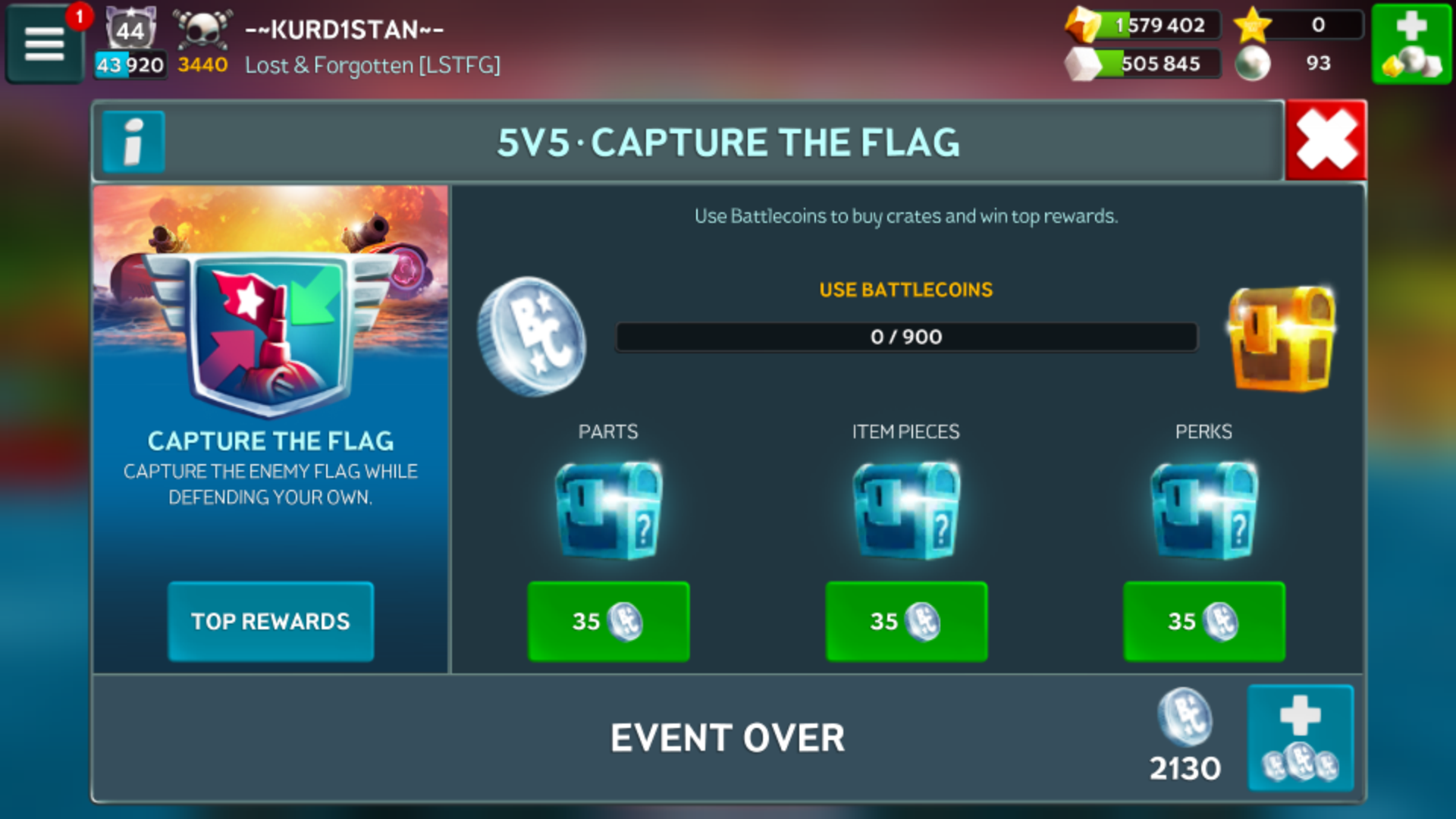Close the Capture the Flag window
This screenshot has width=1456, height=819.
coord(1326,141)
